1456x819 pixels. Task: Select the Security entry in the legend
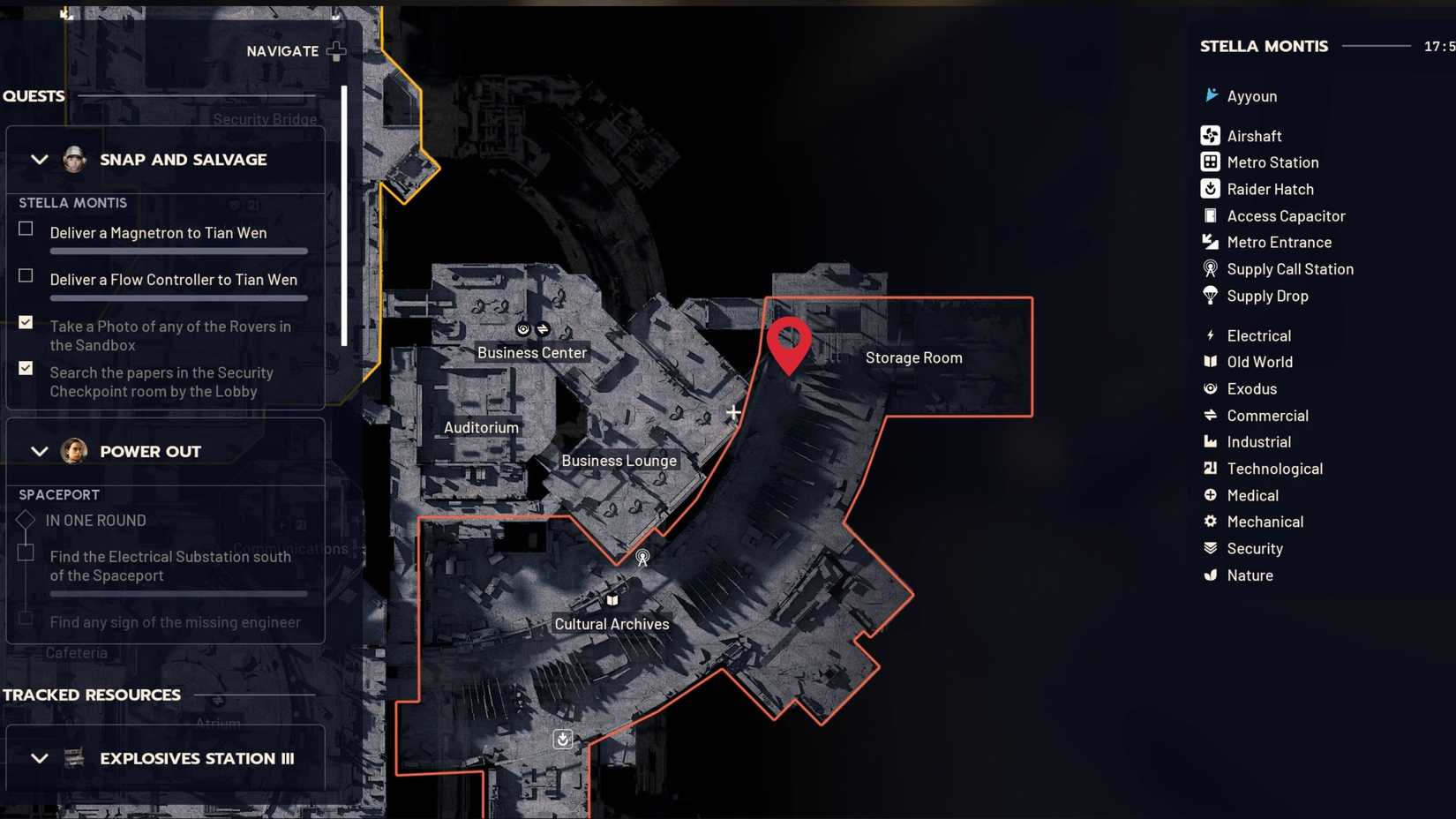click(1254, 548)
